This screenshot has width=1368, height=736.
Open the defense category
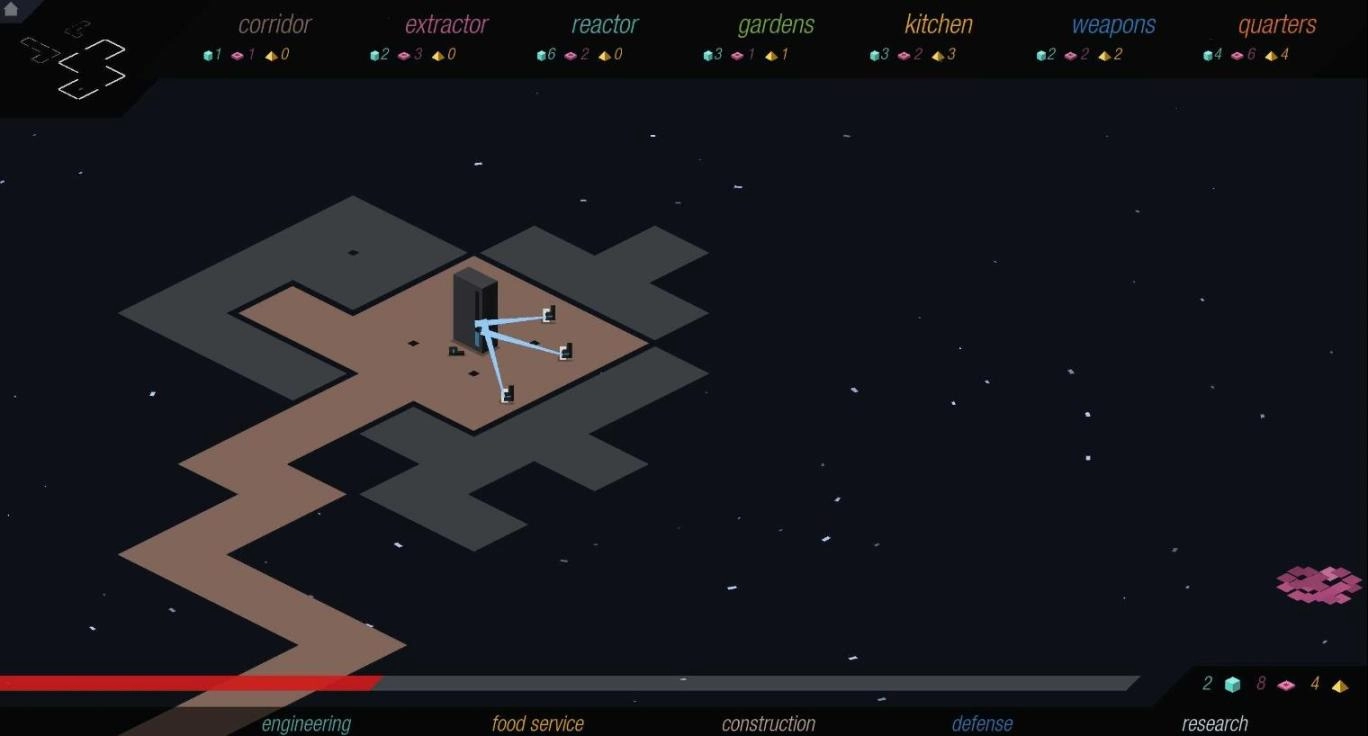pyautogui.click(x=982, y=723)
